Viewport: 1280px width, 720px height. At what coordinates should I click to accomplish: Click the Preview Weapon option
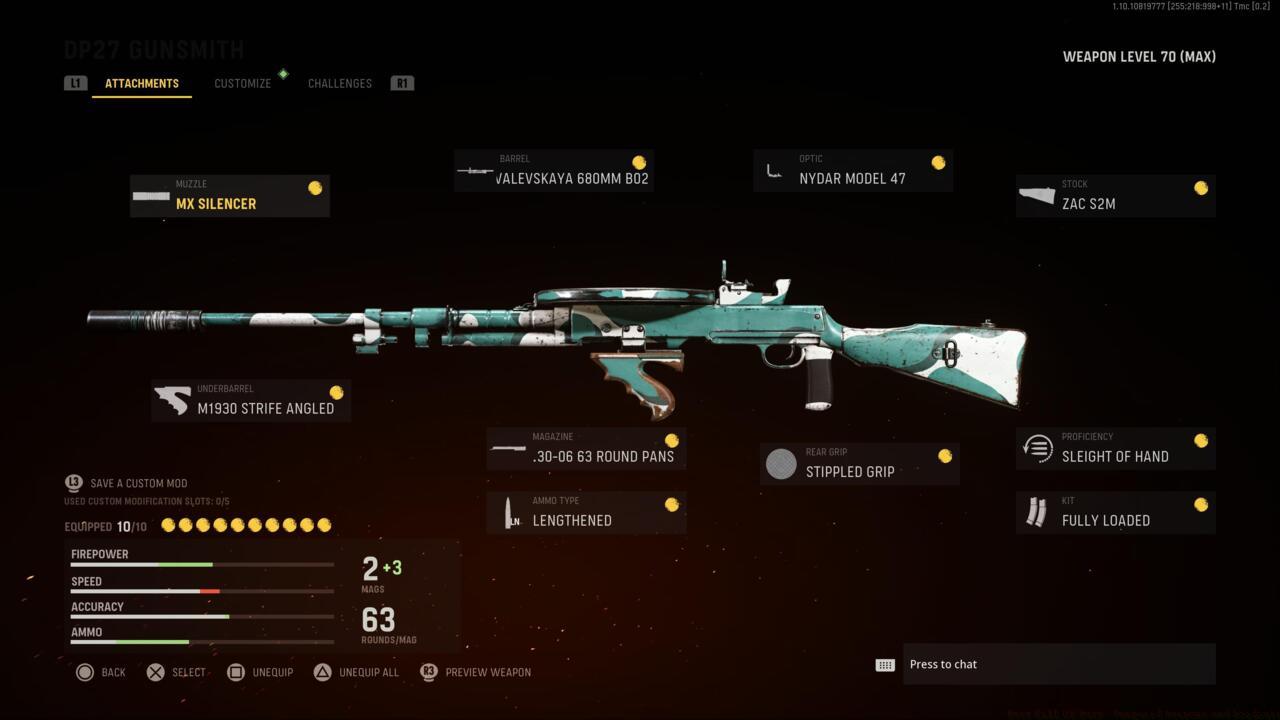click(x=490, y=672)
